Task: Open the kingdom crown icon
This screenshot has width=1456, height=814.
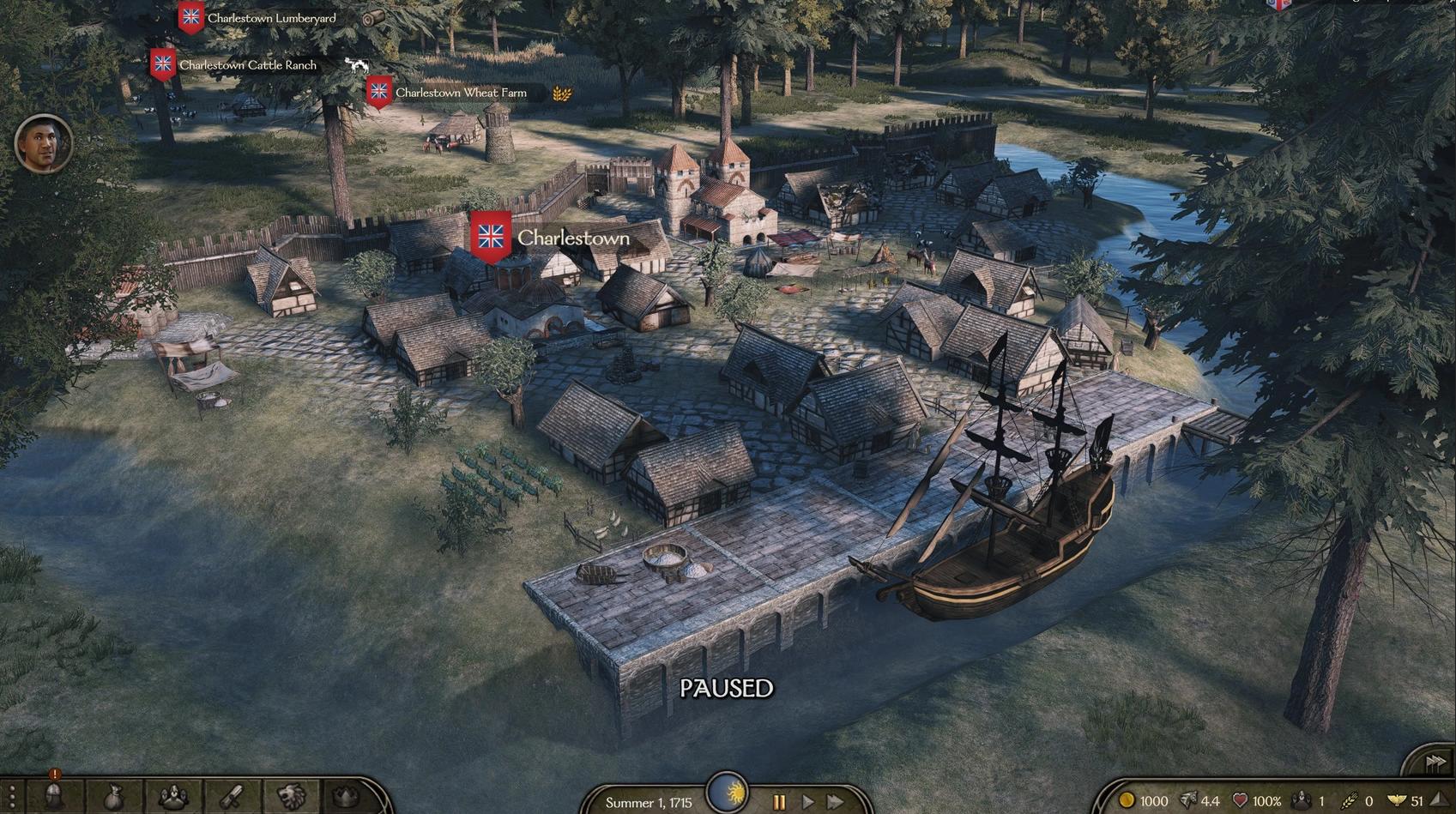Action: click(347, 798)
